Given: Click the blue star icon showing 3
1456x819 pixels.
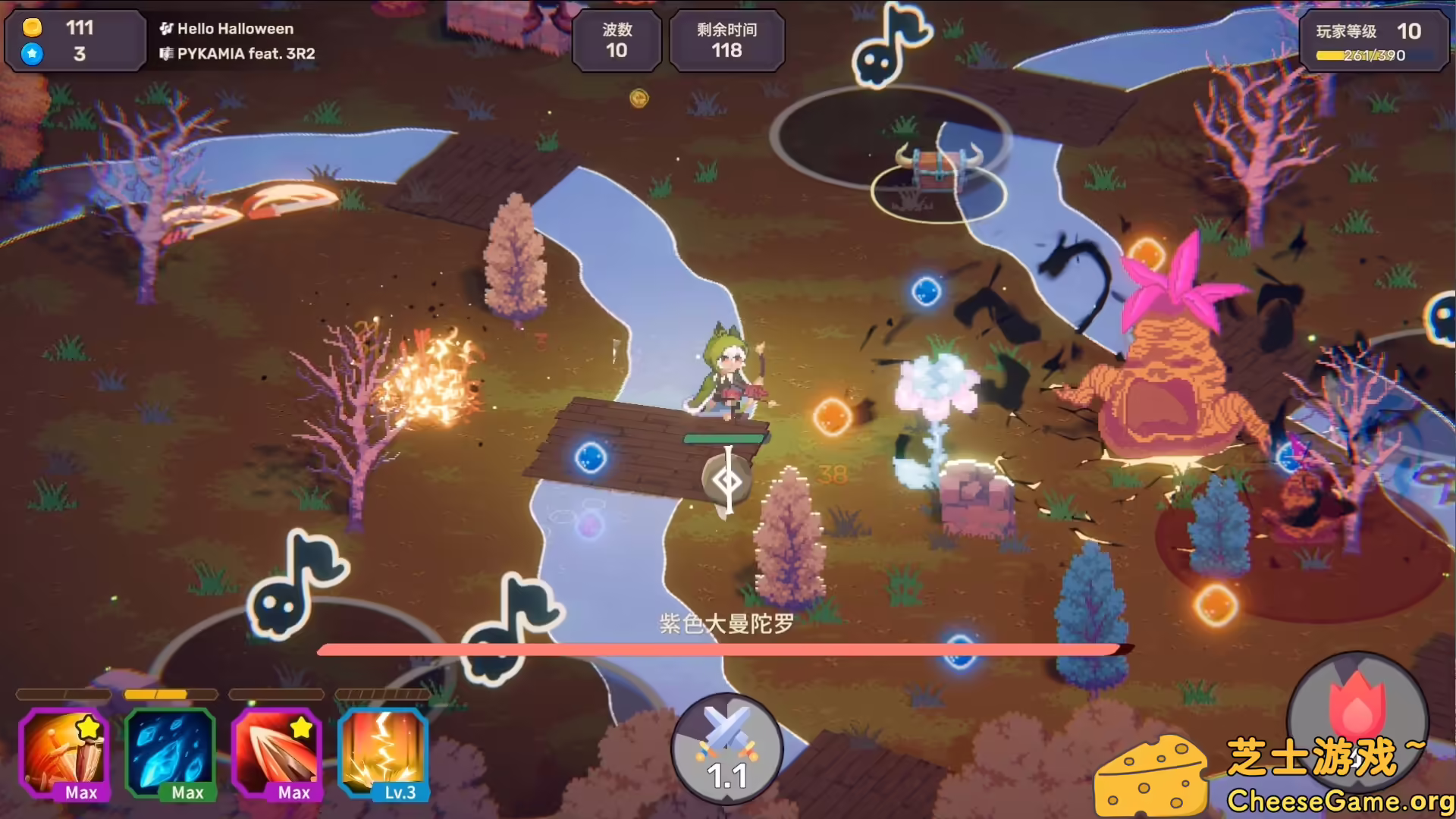Looking at the screenshot, I should tap(32, 54).
